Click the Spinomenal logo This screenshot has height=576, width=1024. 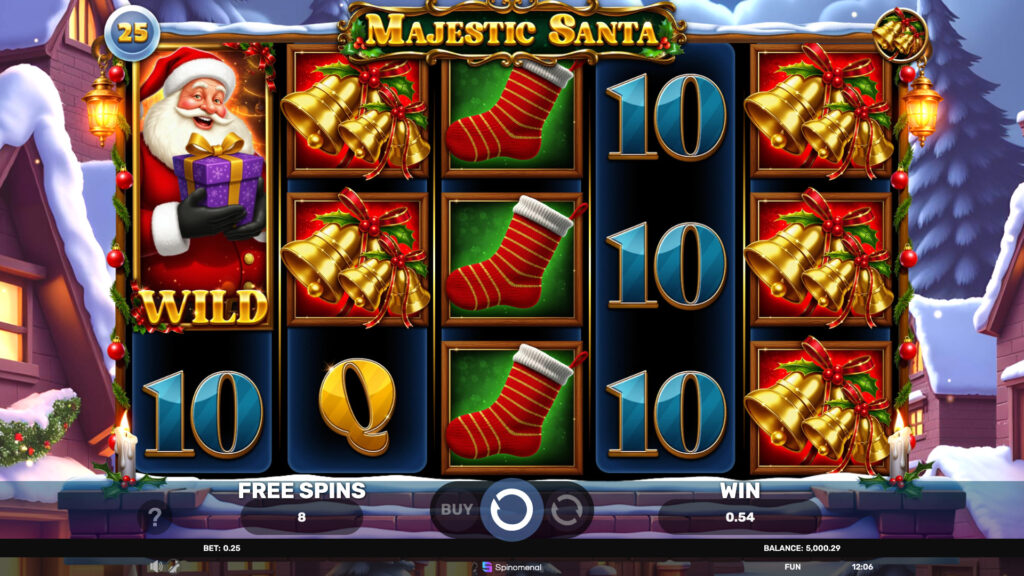[511, 567]
